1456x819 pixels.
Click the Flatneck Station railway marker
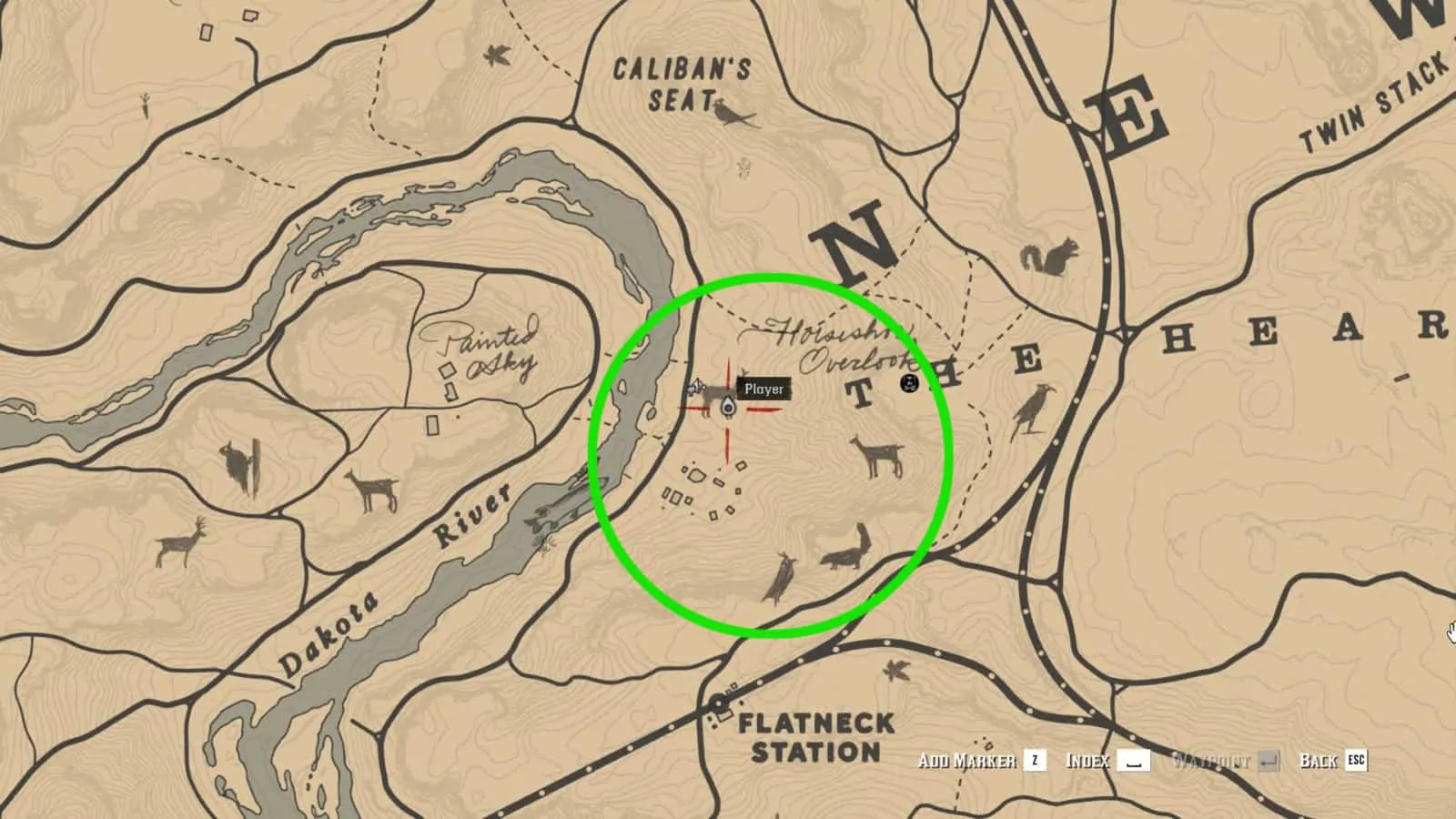pyautogui.click(x=720, y=703)
